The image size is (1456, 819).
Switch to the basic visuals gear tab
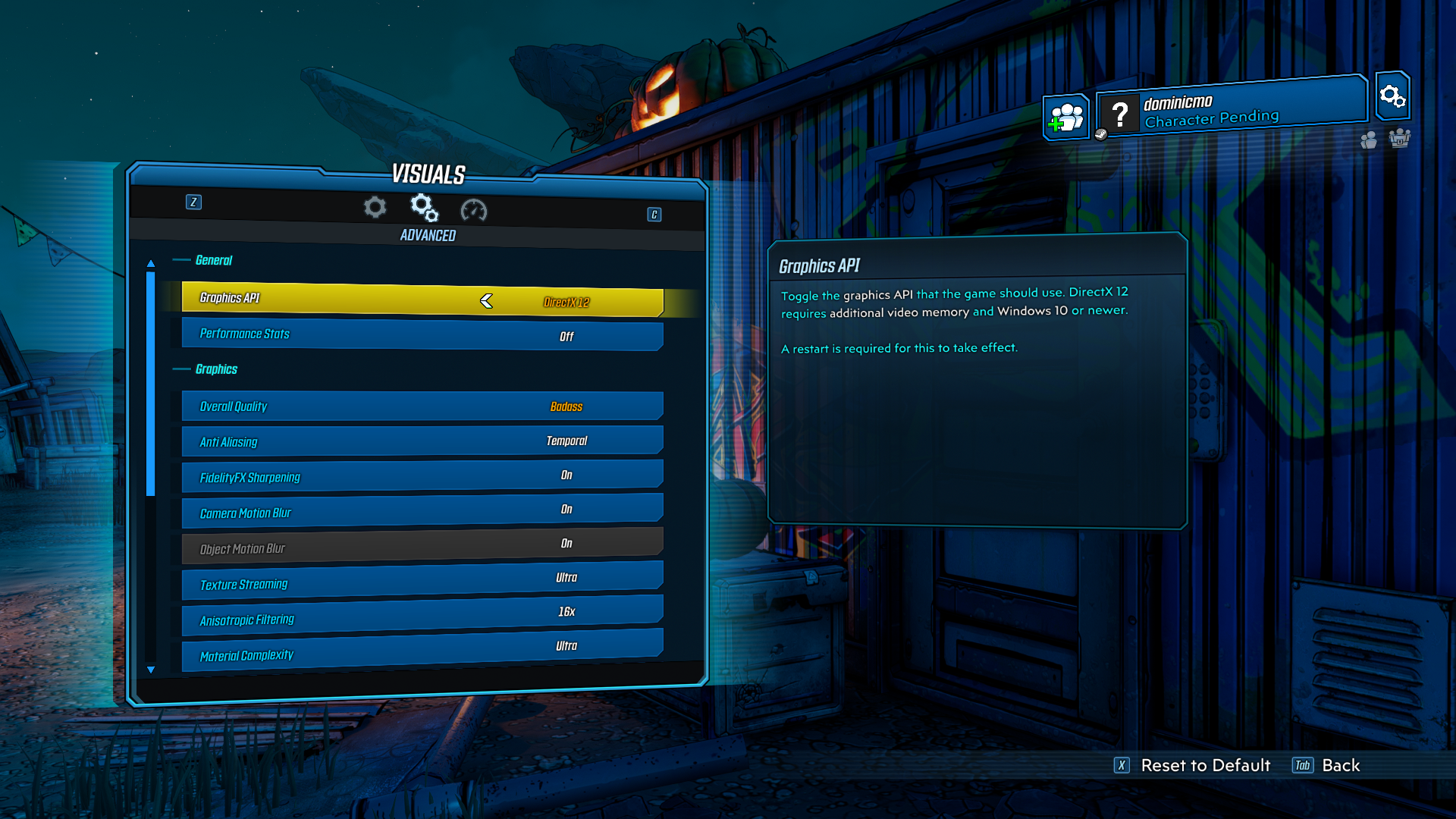pyautogui.click(x=375, y=207)
